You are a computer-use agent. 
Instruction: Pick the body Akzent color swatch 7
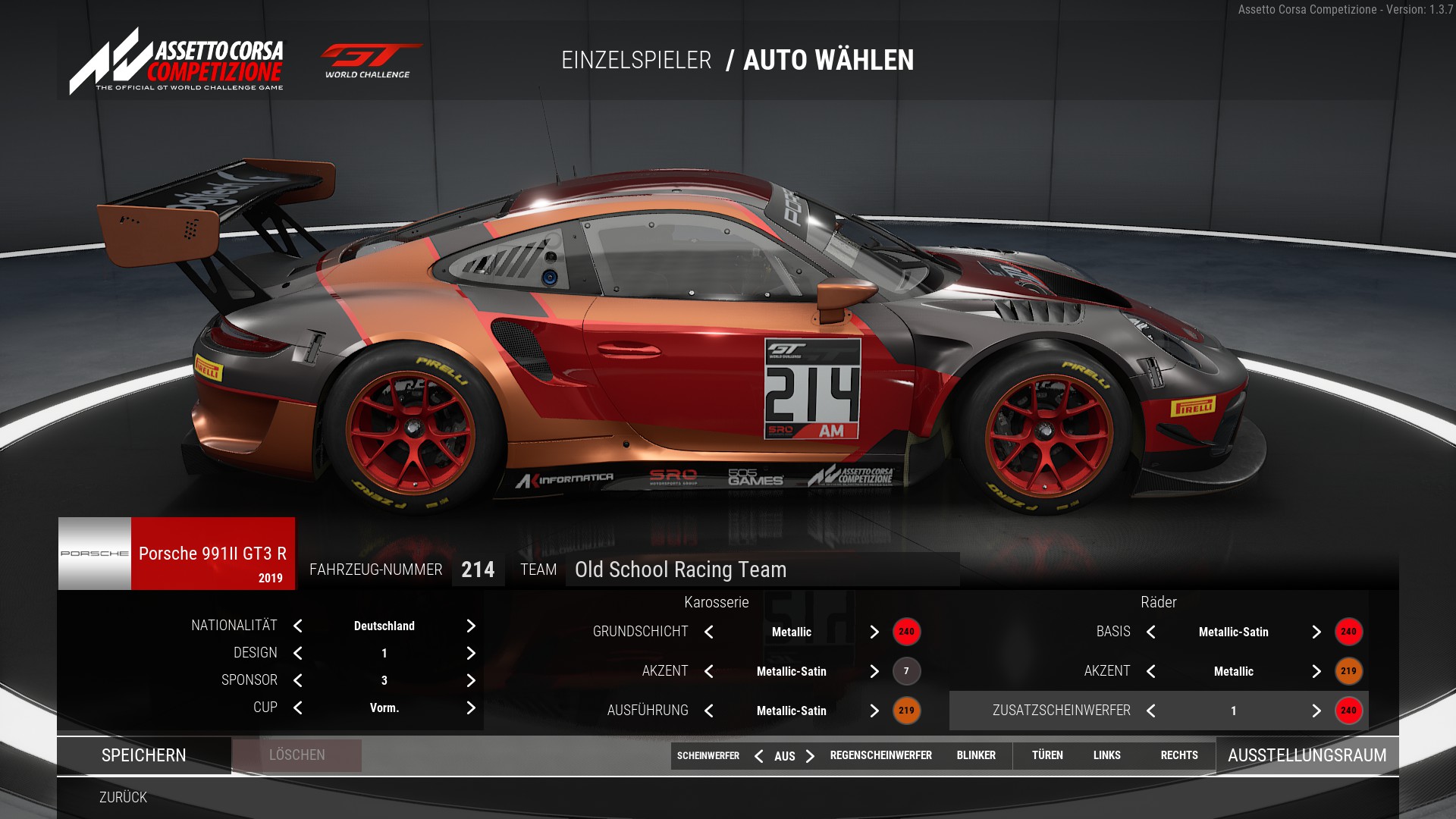(x=906, y=671)
